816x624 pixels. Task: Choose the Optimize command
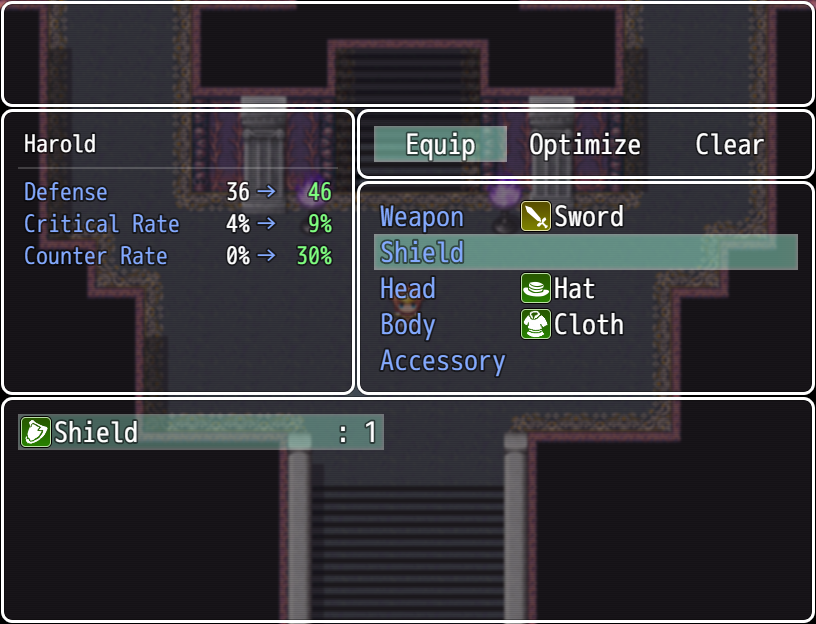point(585,145)
